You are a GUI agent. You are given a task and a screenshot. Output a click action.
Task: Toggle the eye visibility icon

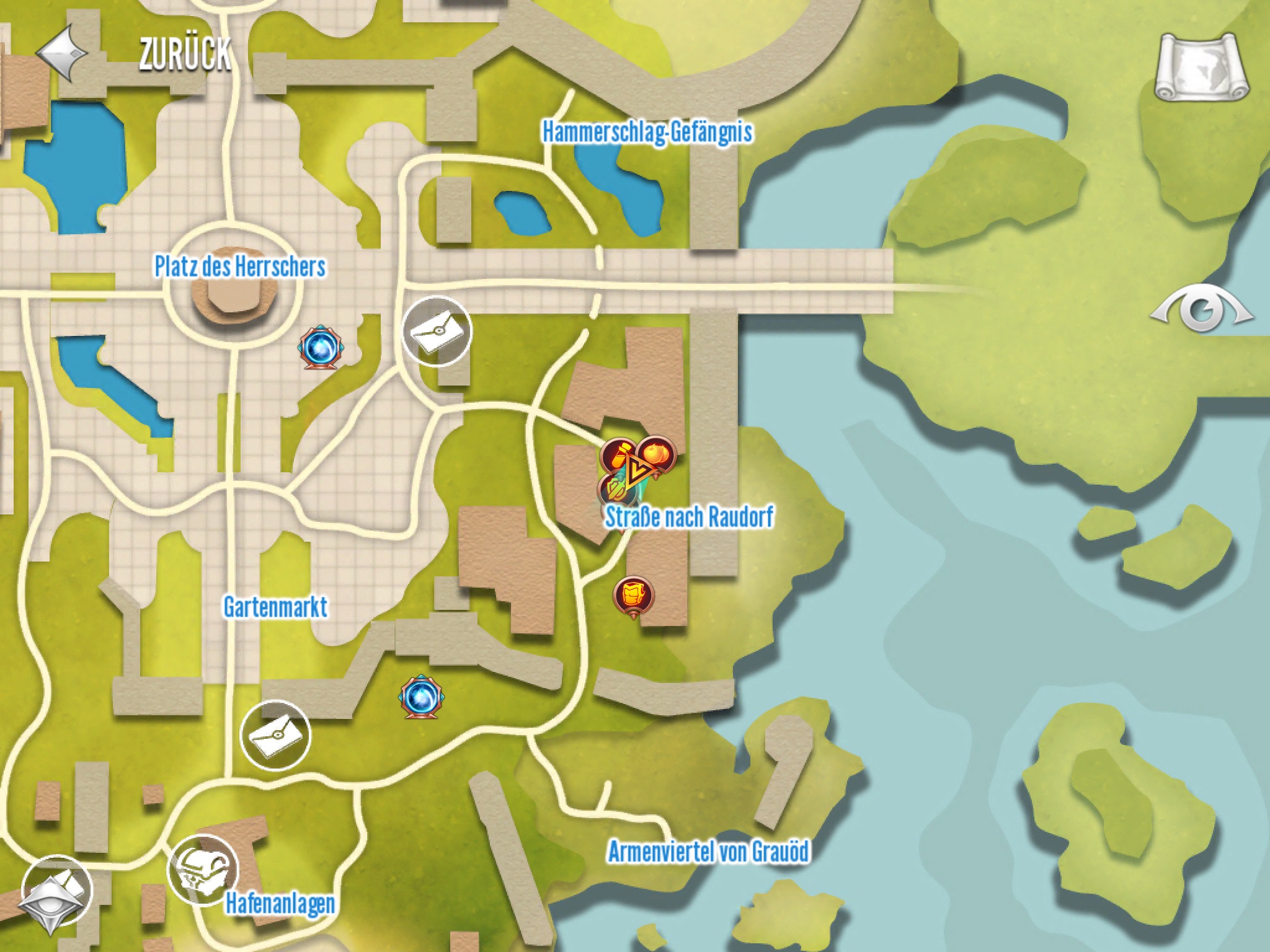tap(1202, 309)
